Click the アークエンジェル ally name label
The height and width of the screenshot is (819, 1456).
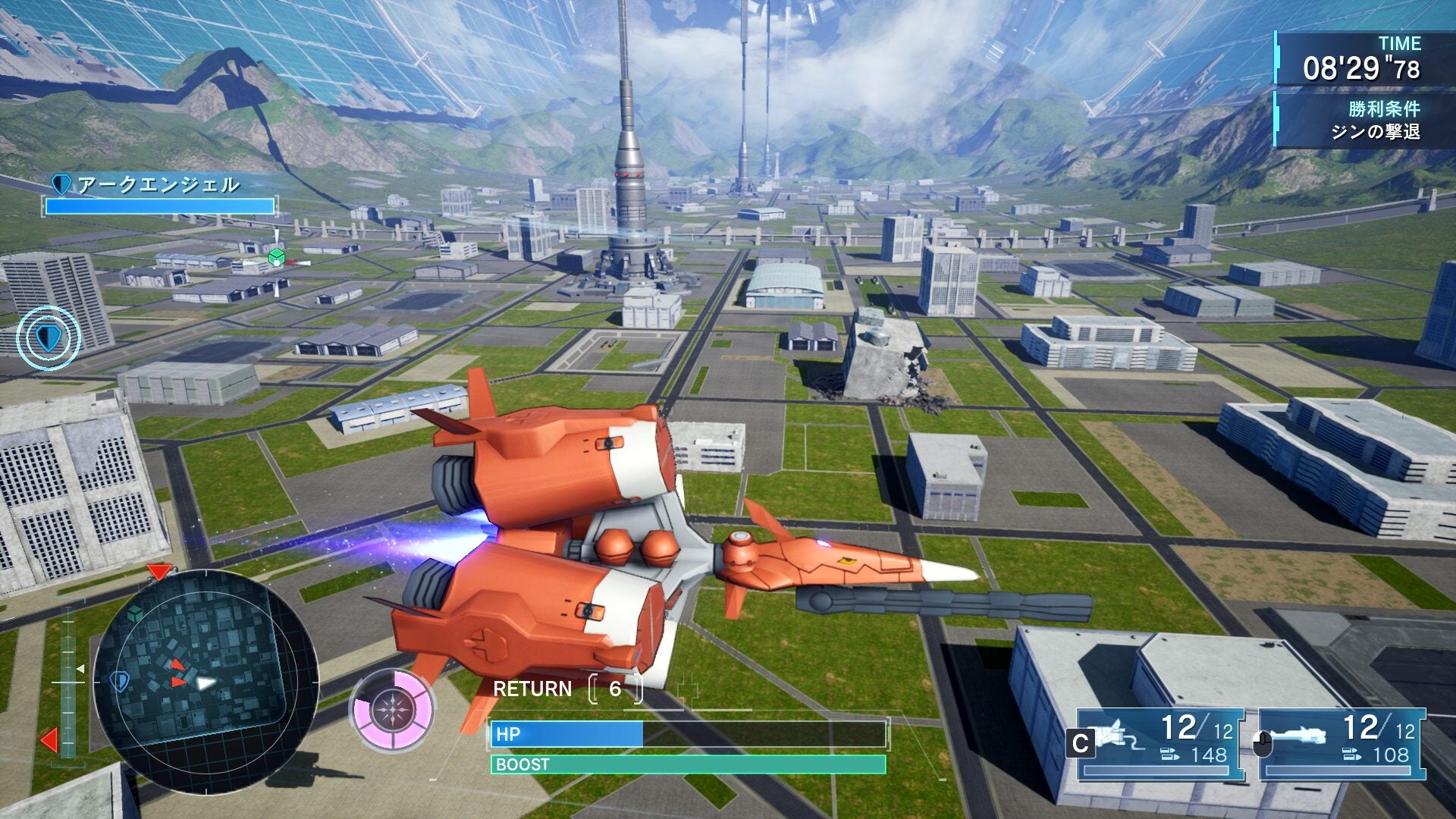tap(158, 184)
